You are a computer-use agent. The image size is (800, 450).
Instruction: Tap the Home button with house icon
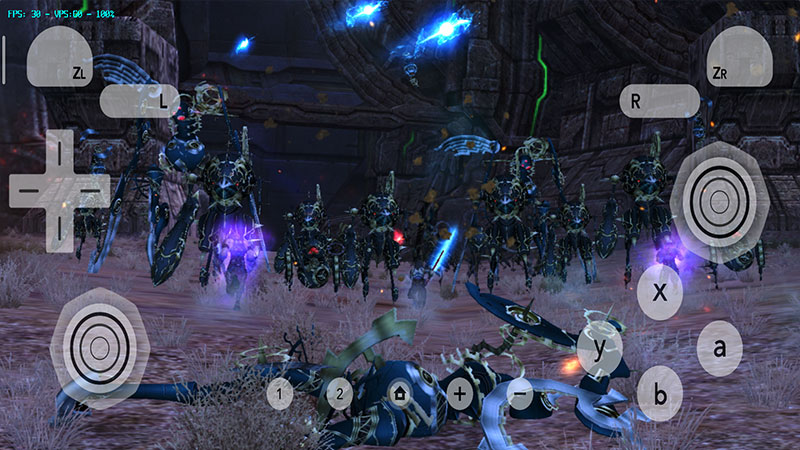[x=400, y=393]
